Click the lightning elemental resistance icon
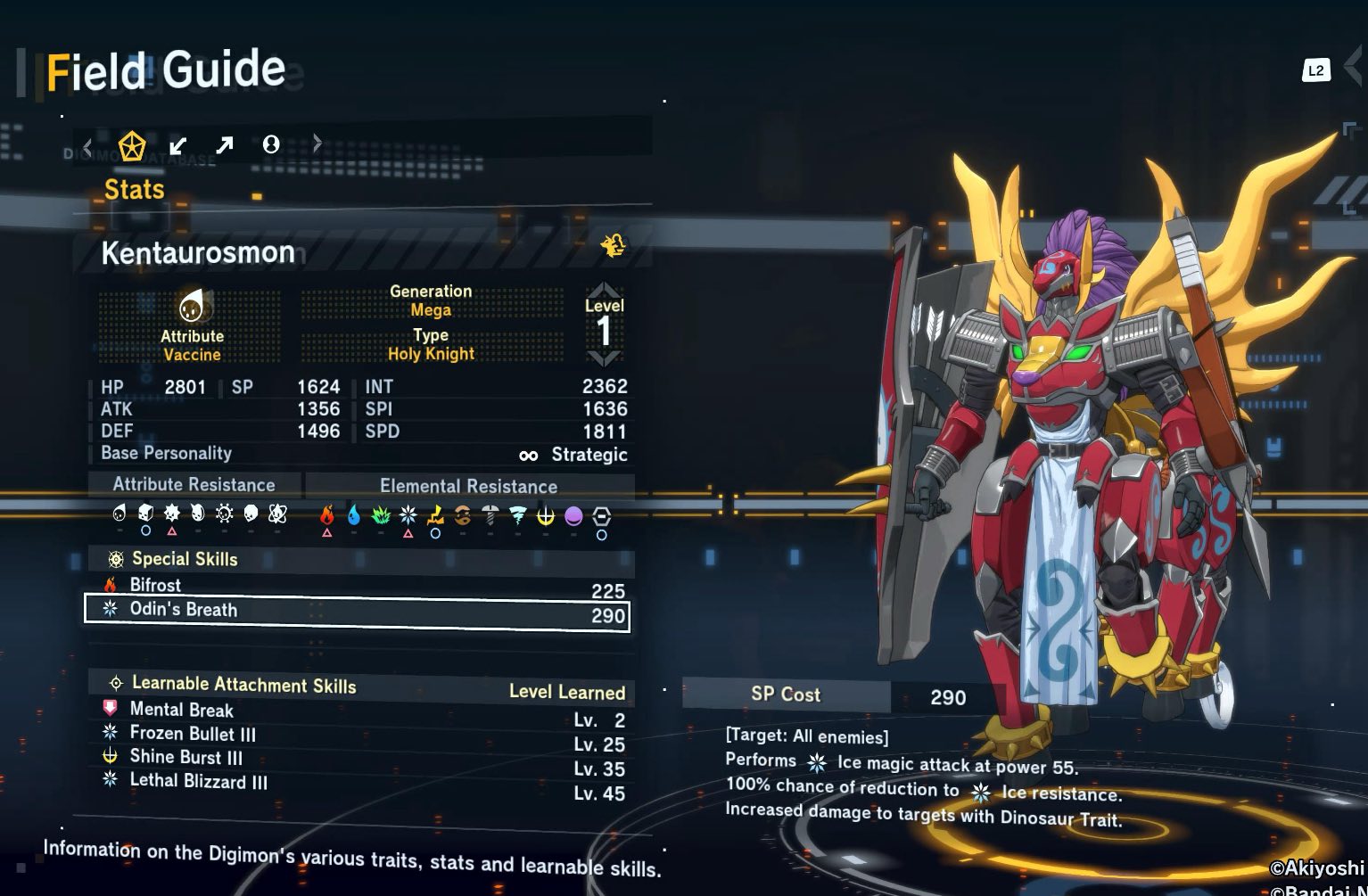 point(435,515)
